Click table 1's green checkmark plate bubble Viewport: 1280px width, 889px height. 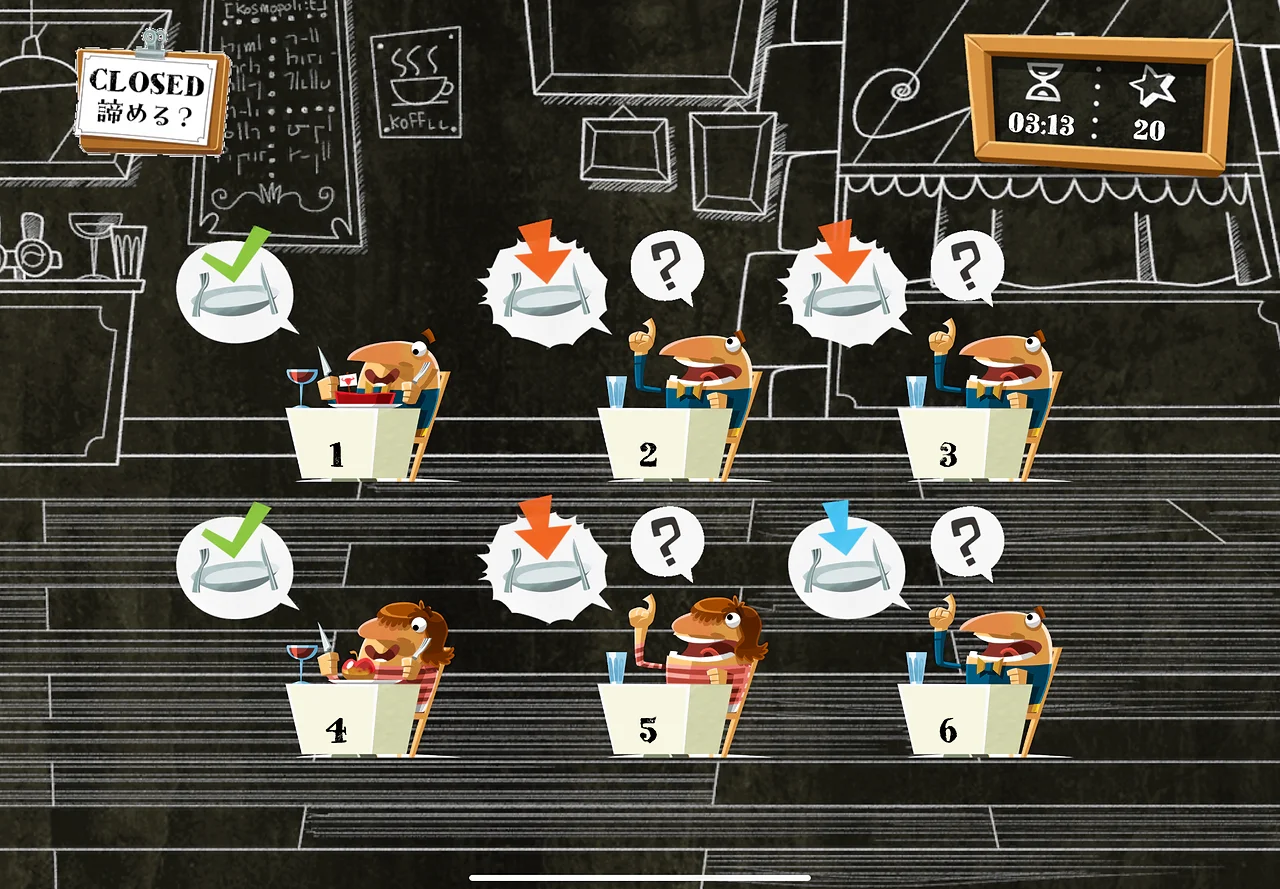pyautogui.click(x=234, y=290)
